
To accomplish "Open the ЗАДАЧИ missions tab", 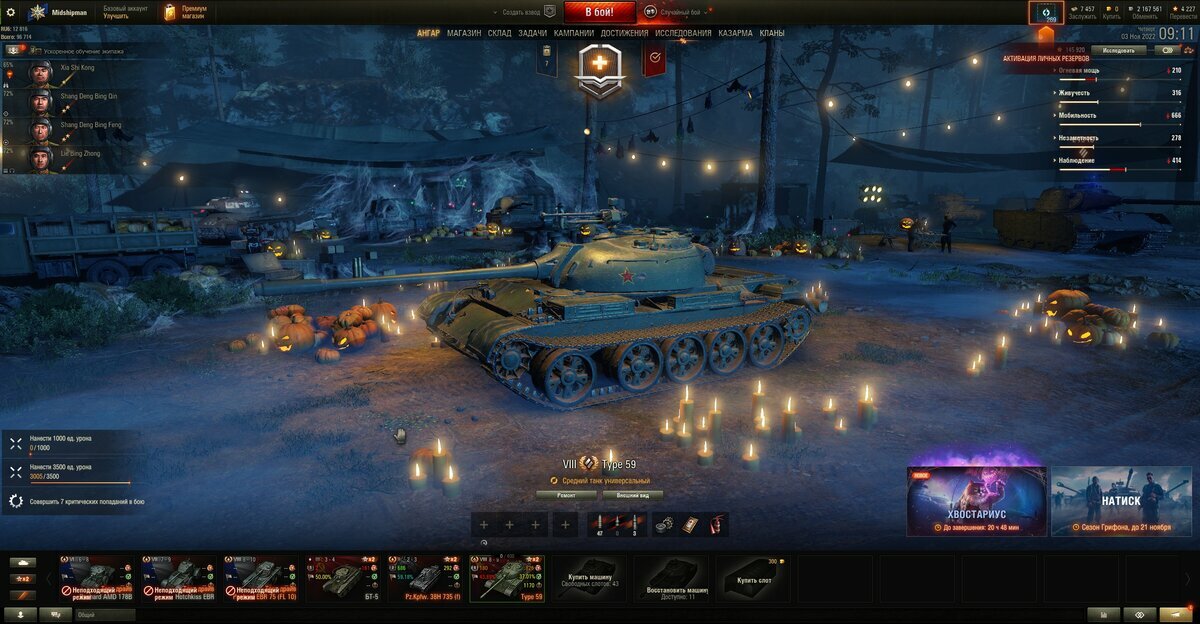I will point(533,33).
